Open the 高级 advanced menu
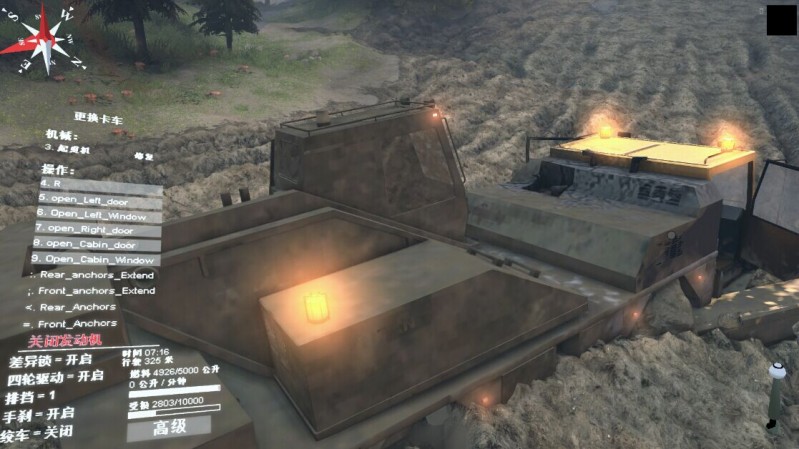 (x=169, y=428)
